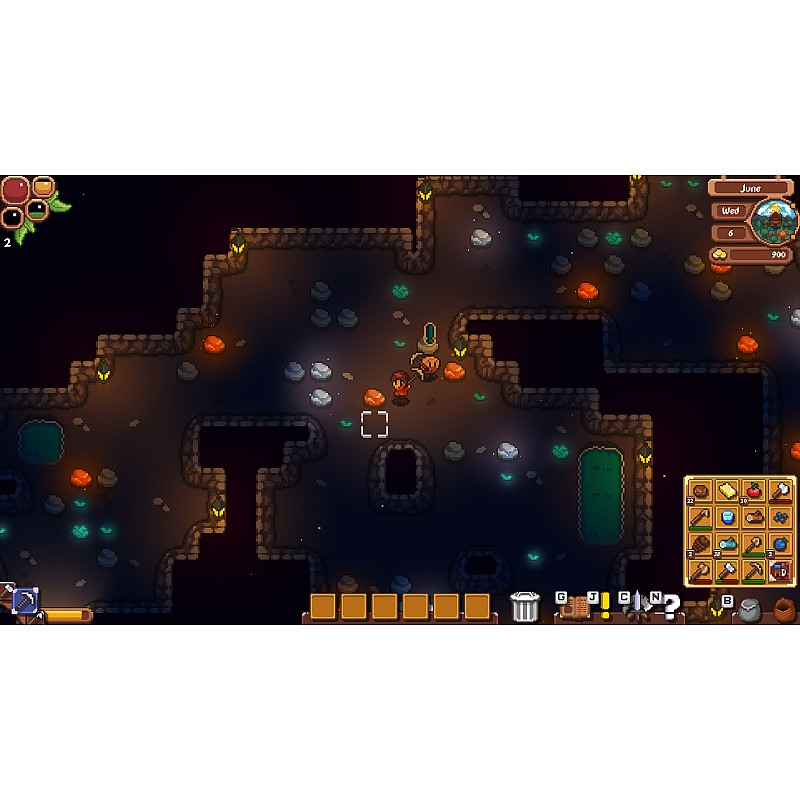Open the crafting sword and tools icon
This screenshot has height=800, width=800.
[x=637, y=607]
